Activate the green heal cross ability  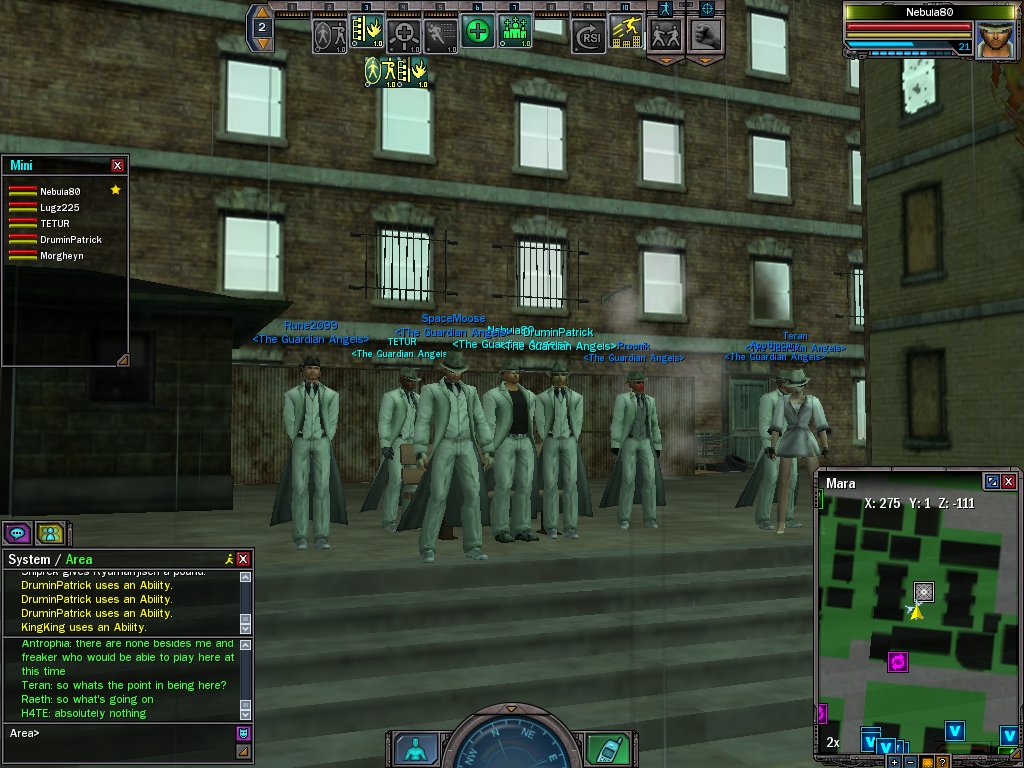(478, 34)
